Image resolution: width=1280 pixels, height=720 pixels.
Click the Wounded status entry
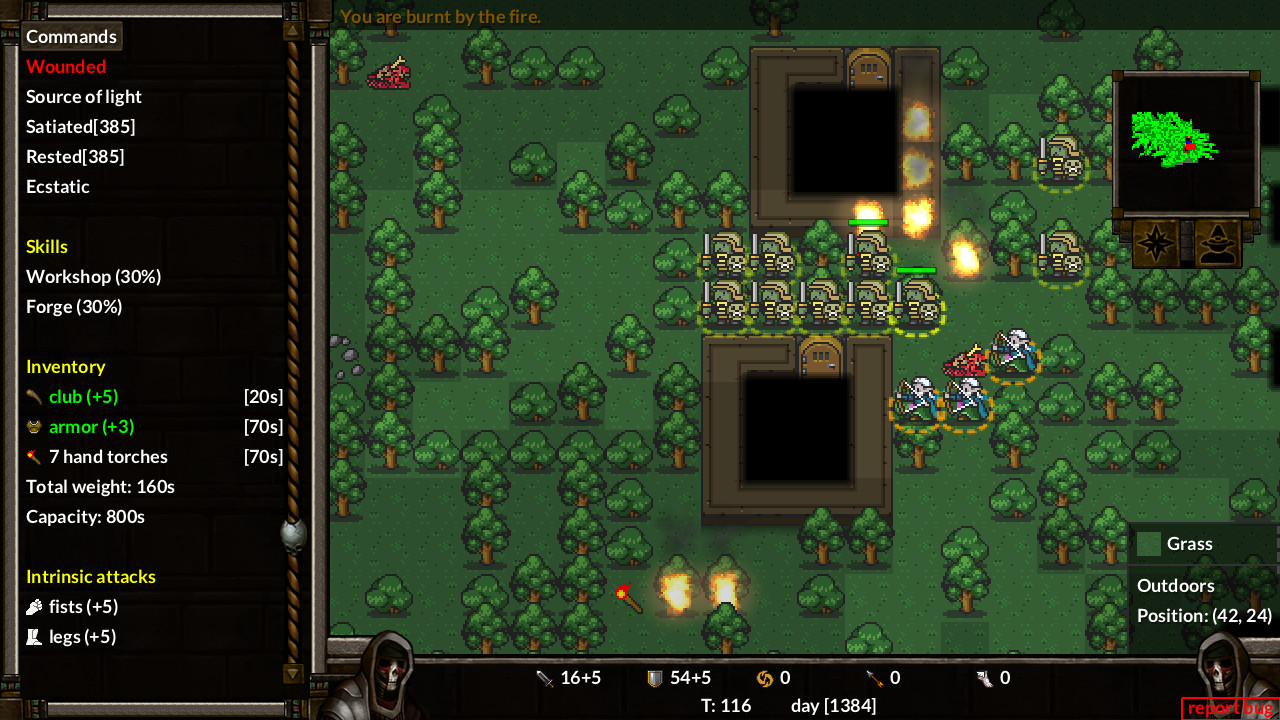point(66,66)
